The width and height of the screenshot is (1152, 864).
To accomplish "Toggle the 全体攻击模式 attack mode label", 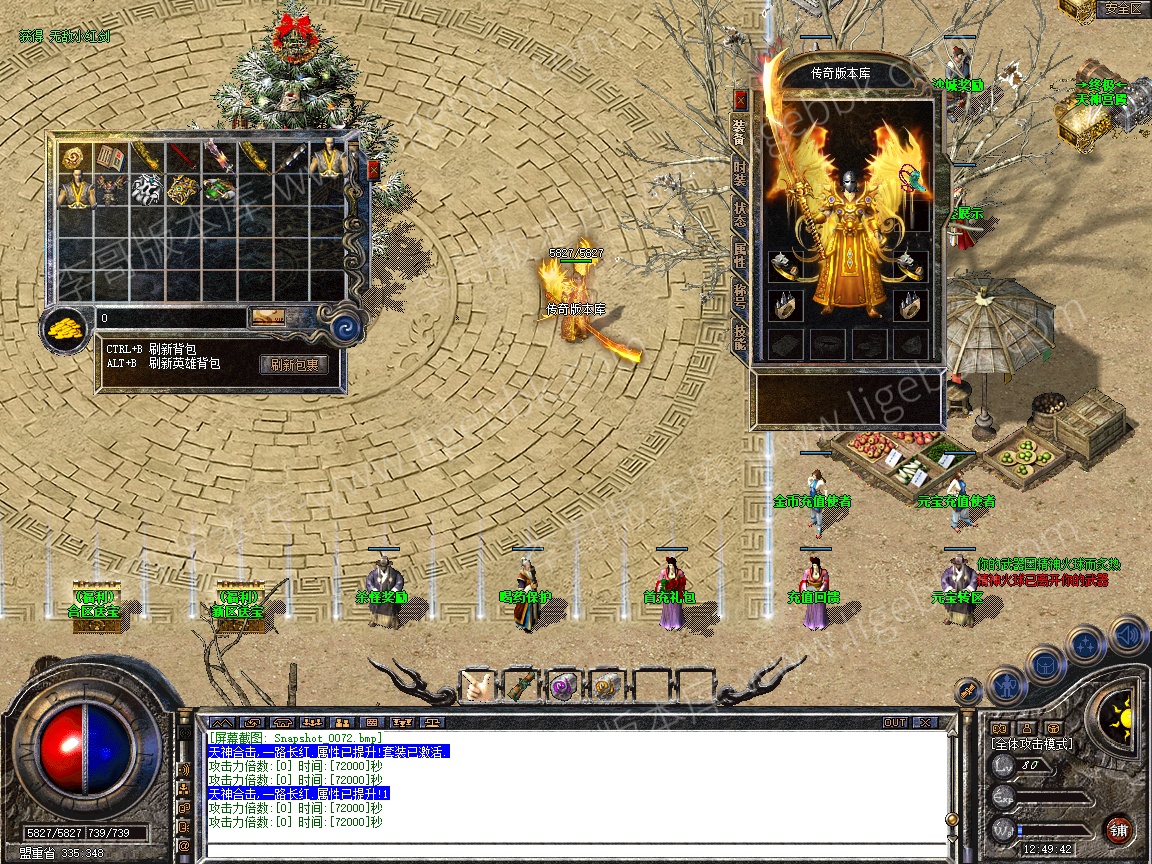I will [x=1031, y=744].
